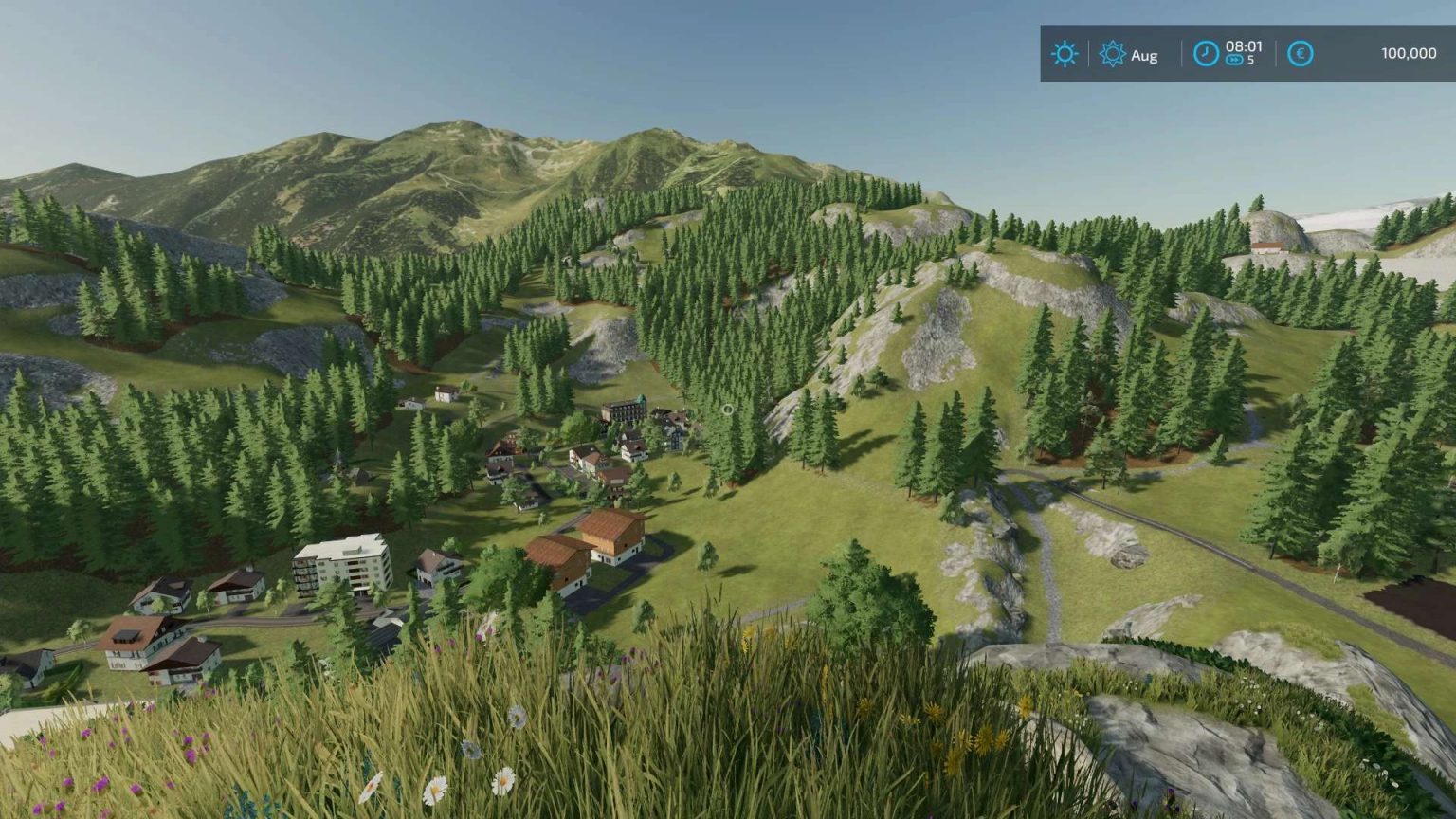Click the circular aim reticle over the forest
The width and height of the screenshot is (1456, 819).
[x=727, y=409]
